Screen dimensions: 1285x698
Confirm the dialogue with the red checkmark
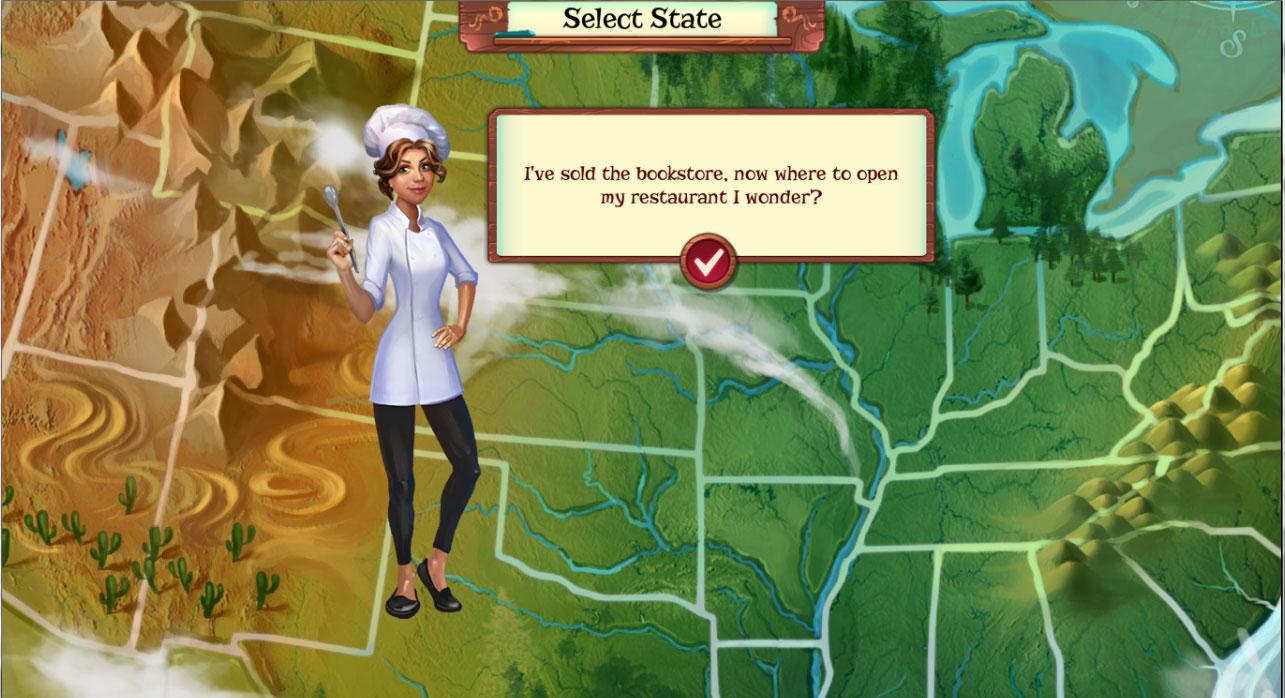coord(708,261)
